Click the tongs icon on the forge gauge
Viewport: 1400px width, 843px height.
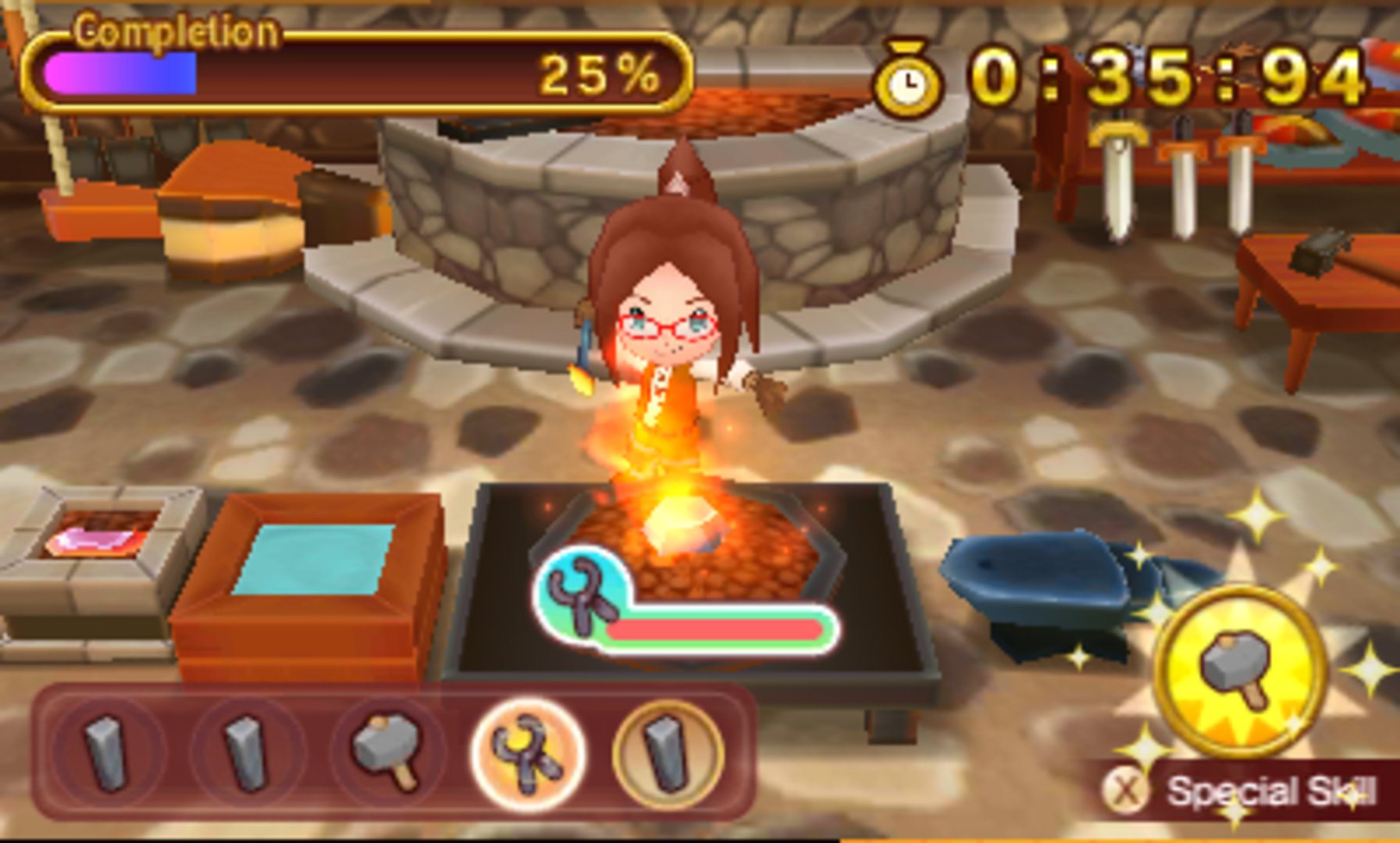(x=582, y=596)
